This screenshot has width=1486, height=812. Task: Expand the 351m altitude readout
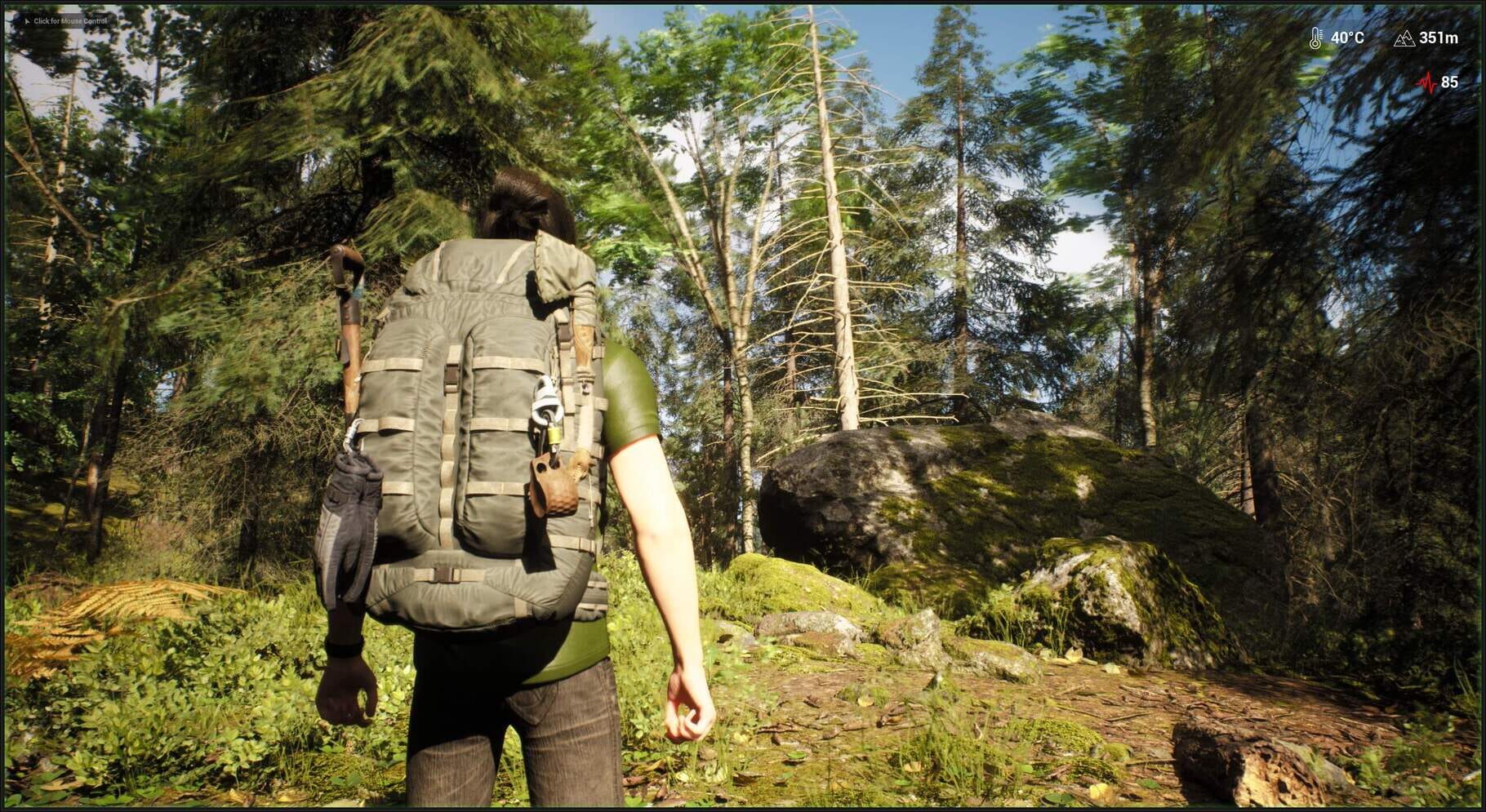(x=1439, y=38)
